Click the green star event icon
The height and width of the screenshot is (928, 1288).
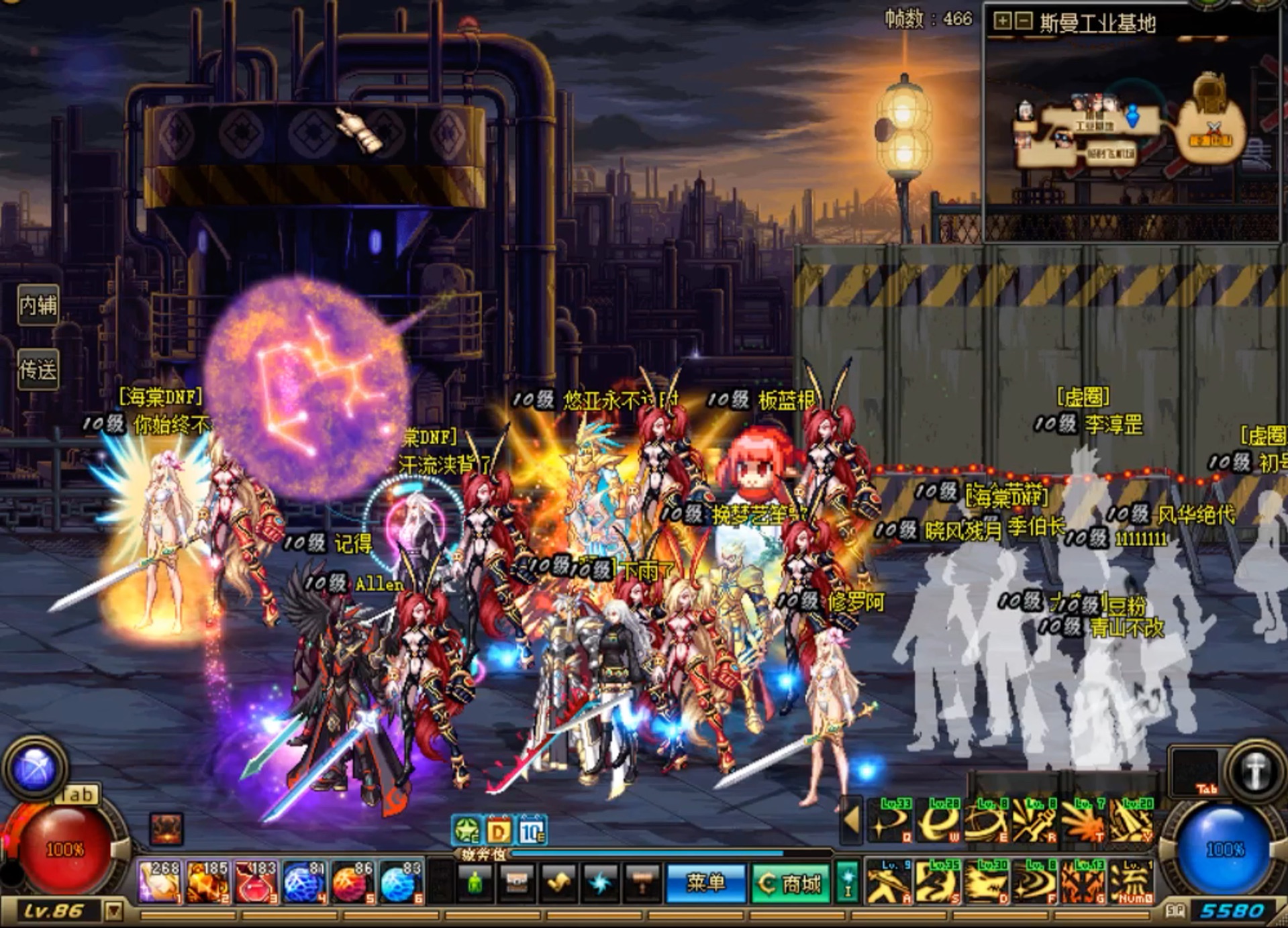[x=466, y=831]
